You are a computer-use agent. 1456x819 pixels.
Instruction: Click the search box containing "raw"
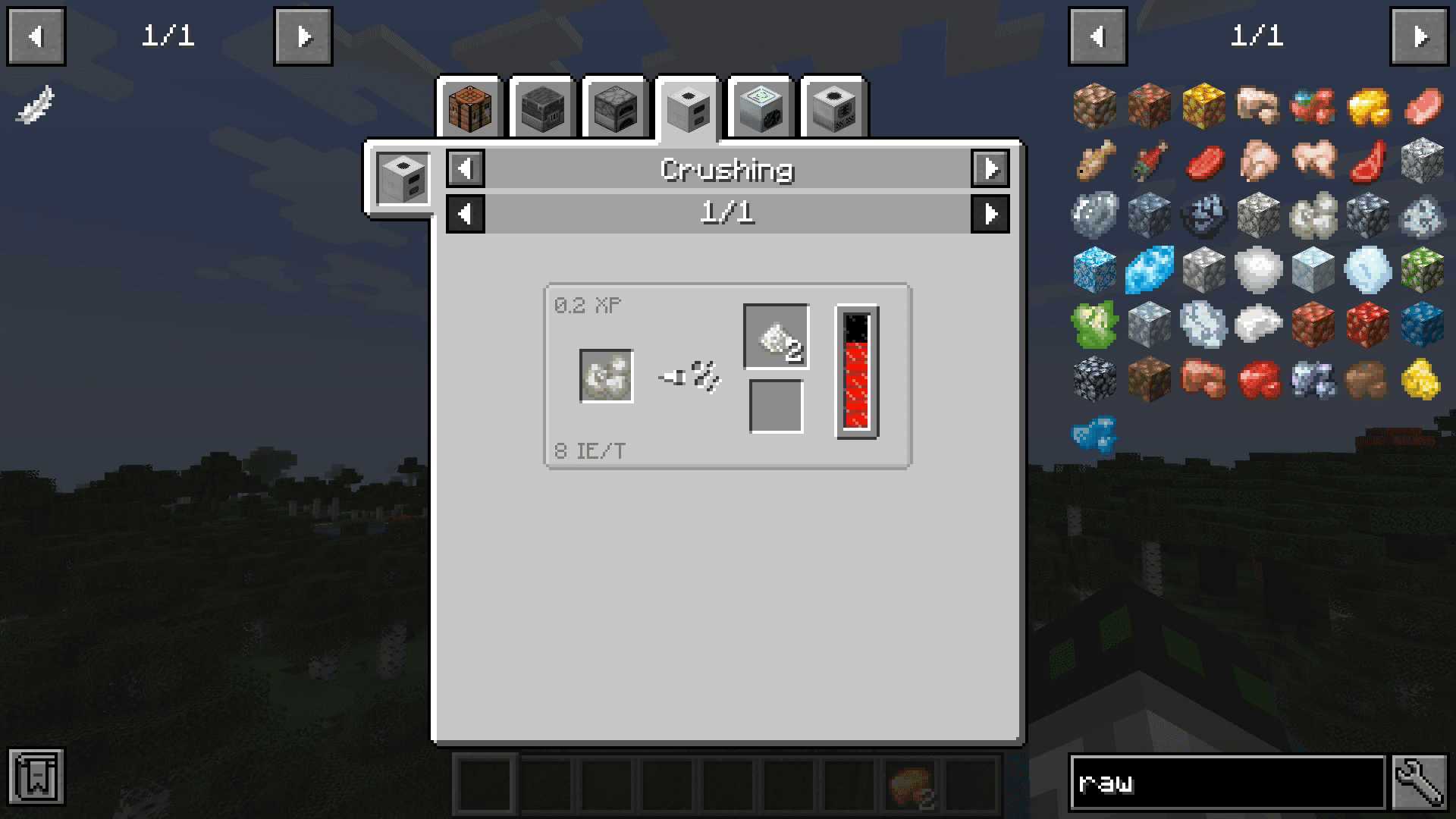(1226, 783)
